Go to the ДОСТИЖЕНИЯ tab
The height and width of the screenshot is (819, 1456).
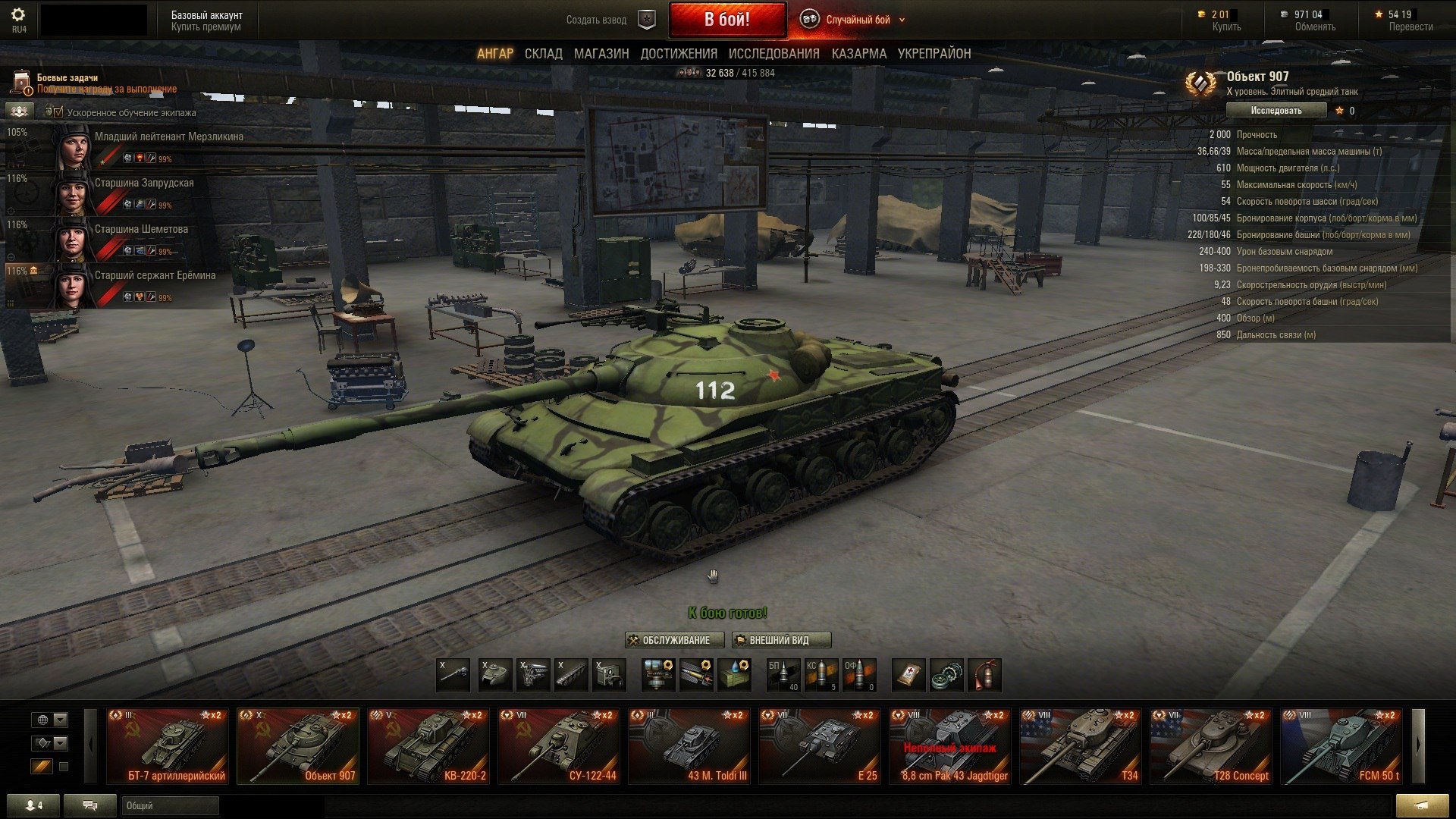point(678,54)
